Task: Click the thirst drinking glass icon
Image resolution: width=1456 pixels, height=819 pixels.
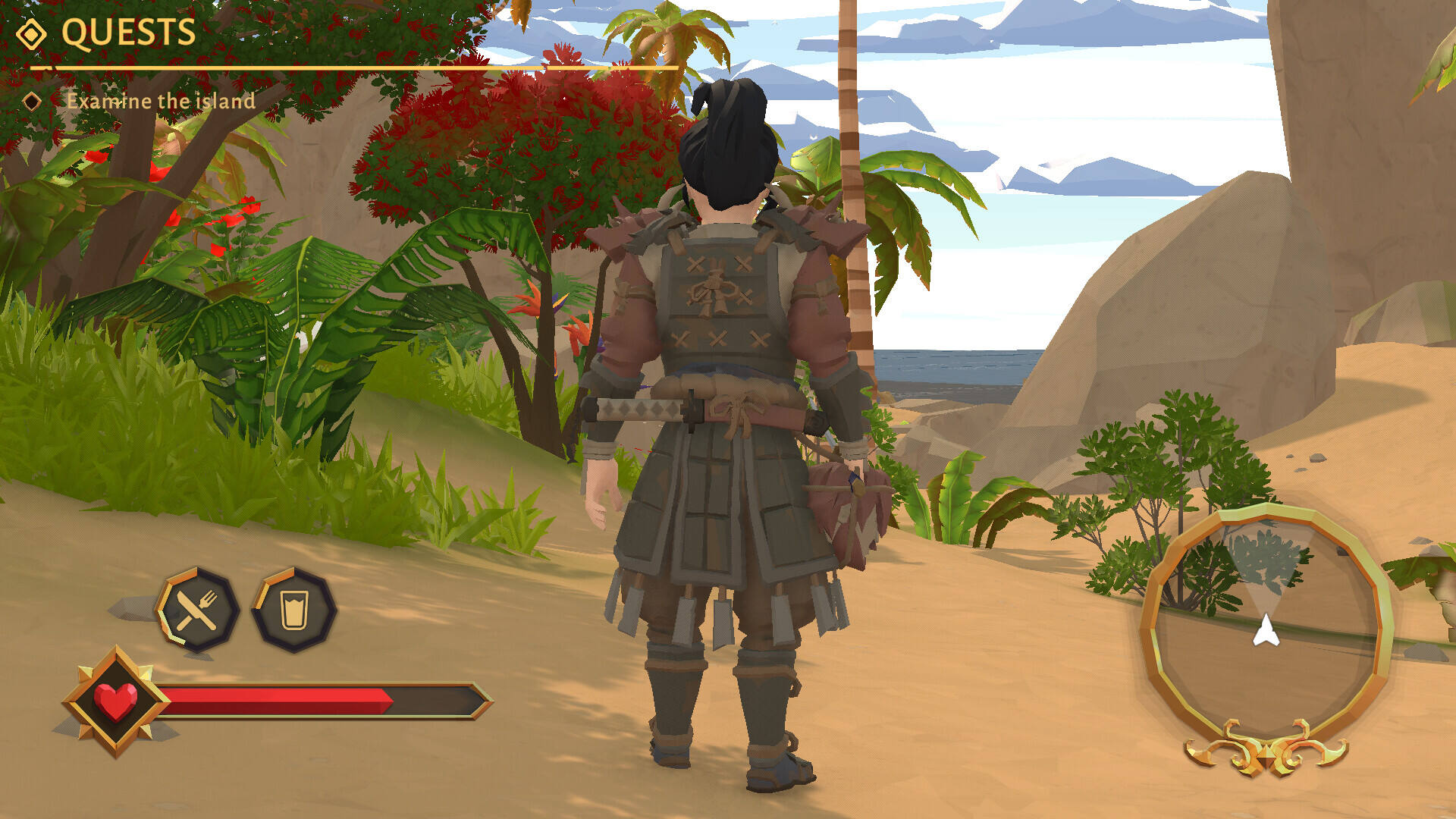Action: click(x=293, y=610)
